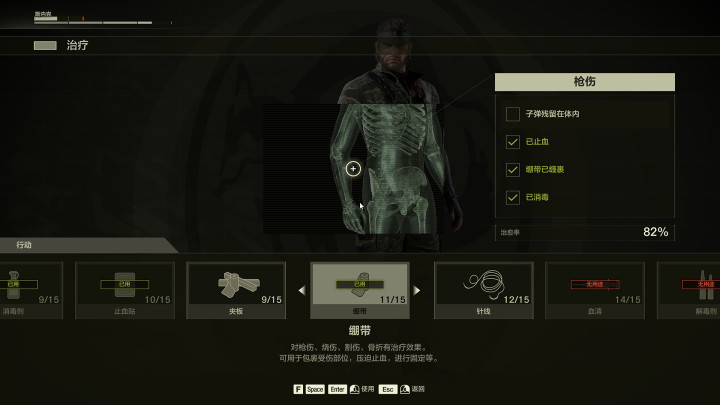
Task: Choose the serum (血清) item slot
Action: (x=594, y=290)
